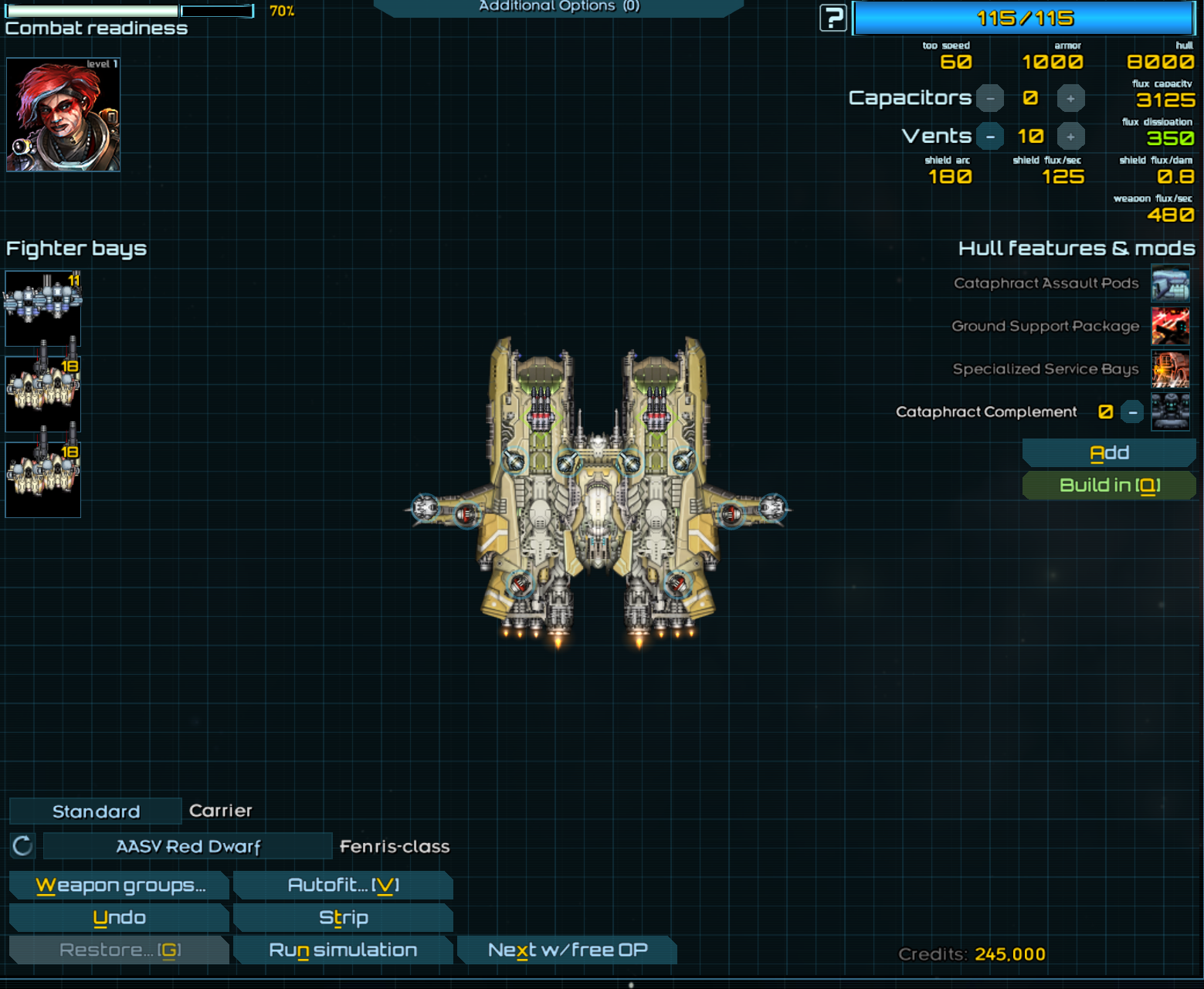Click the Build in button
Screen dimensions: 1204x989
point(1108,486)
